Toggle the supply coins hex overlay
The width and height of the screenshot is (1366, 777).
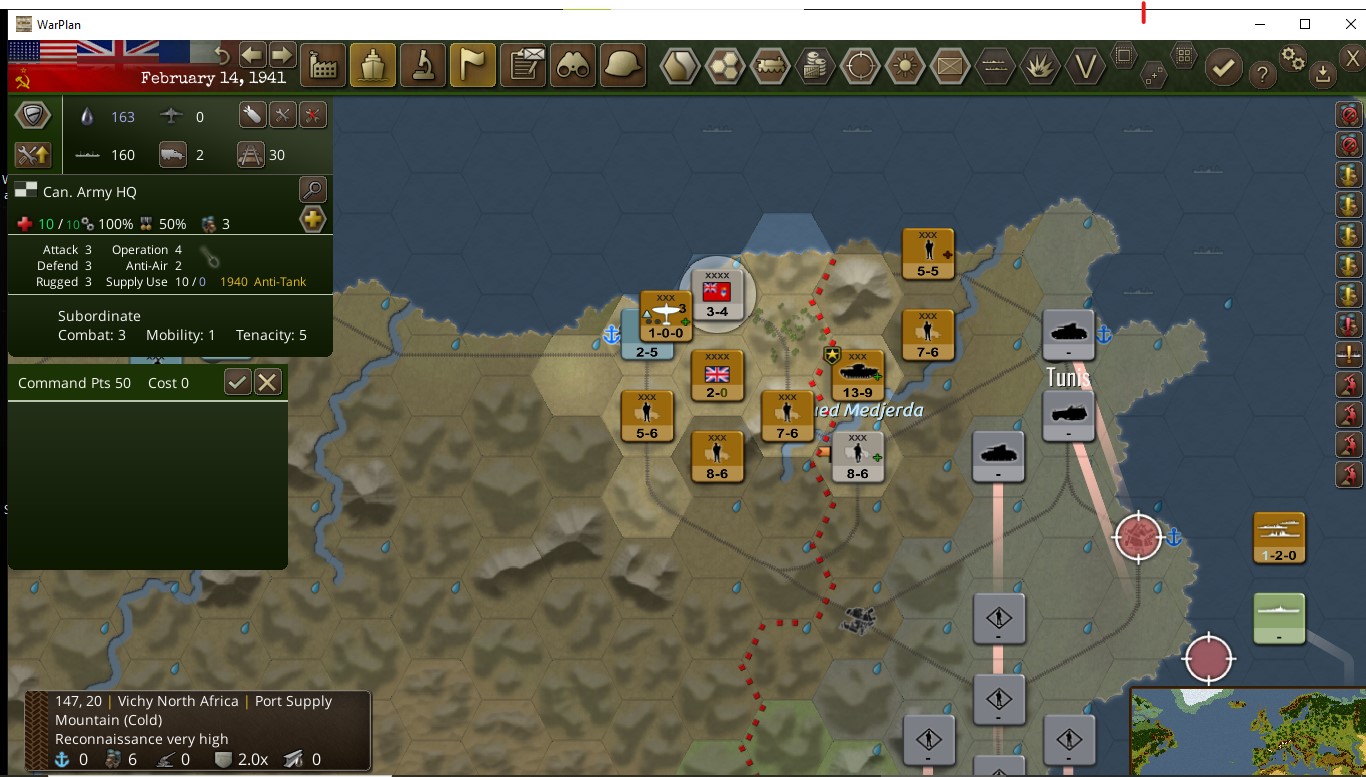[x=815, y=66]
